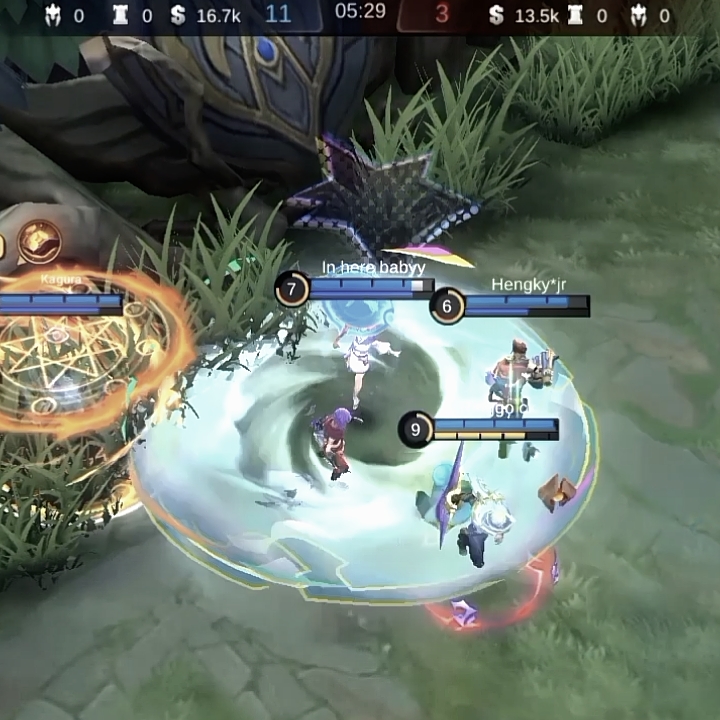Open the scoreboard from the top kill-score bar
Viewport: 720px width, 720px height.
click(x=360, y=14)
